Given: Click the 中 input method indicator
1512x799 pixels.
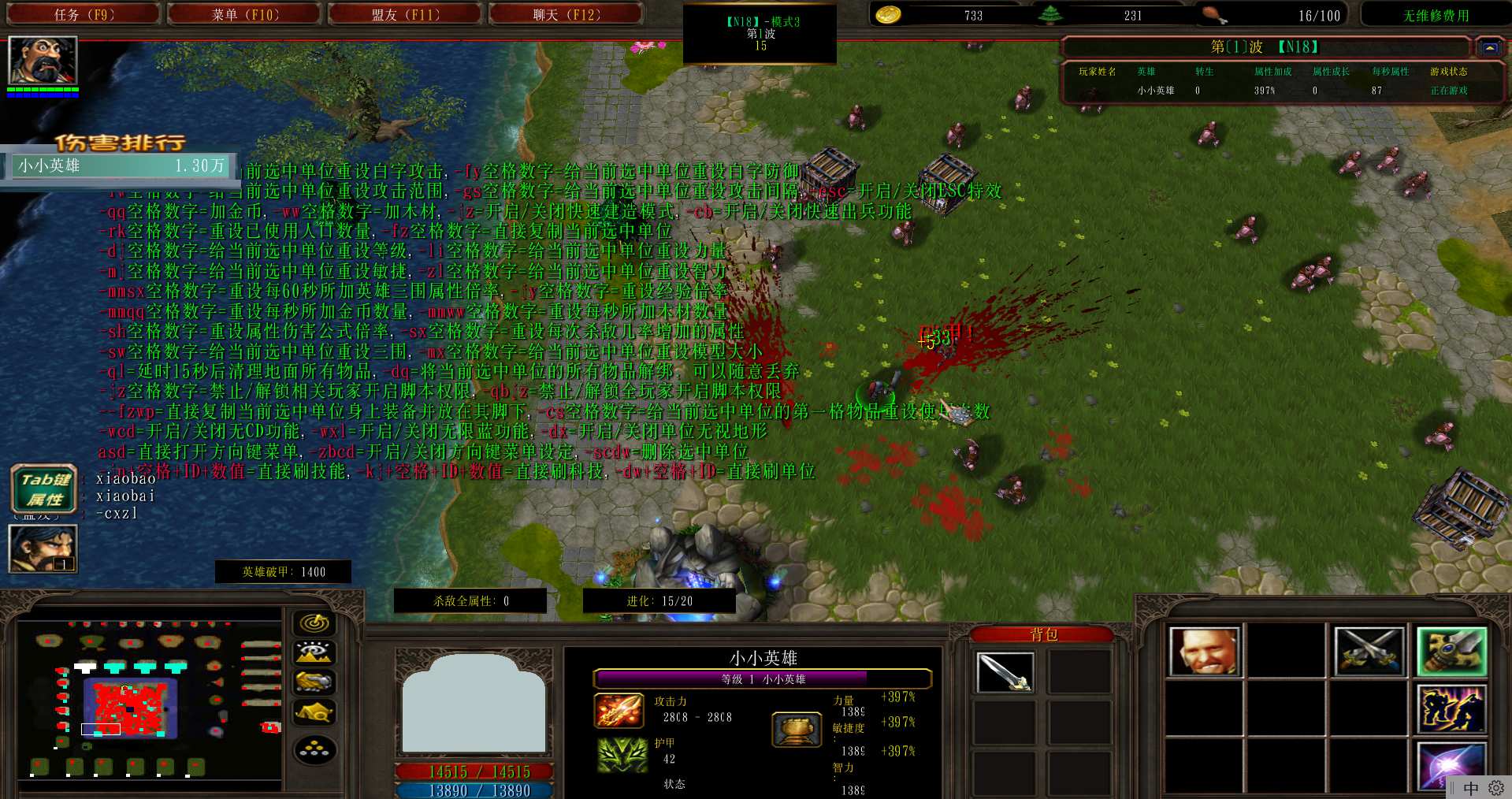Looking at the screenshot, I should tap(1470, 788).
